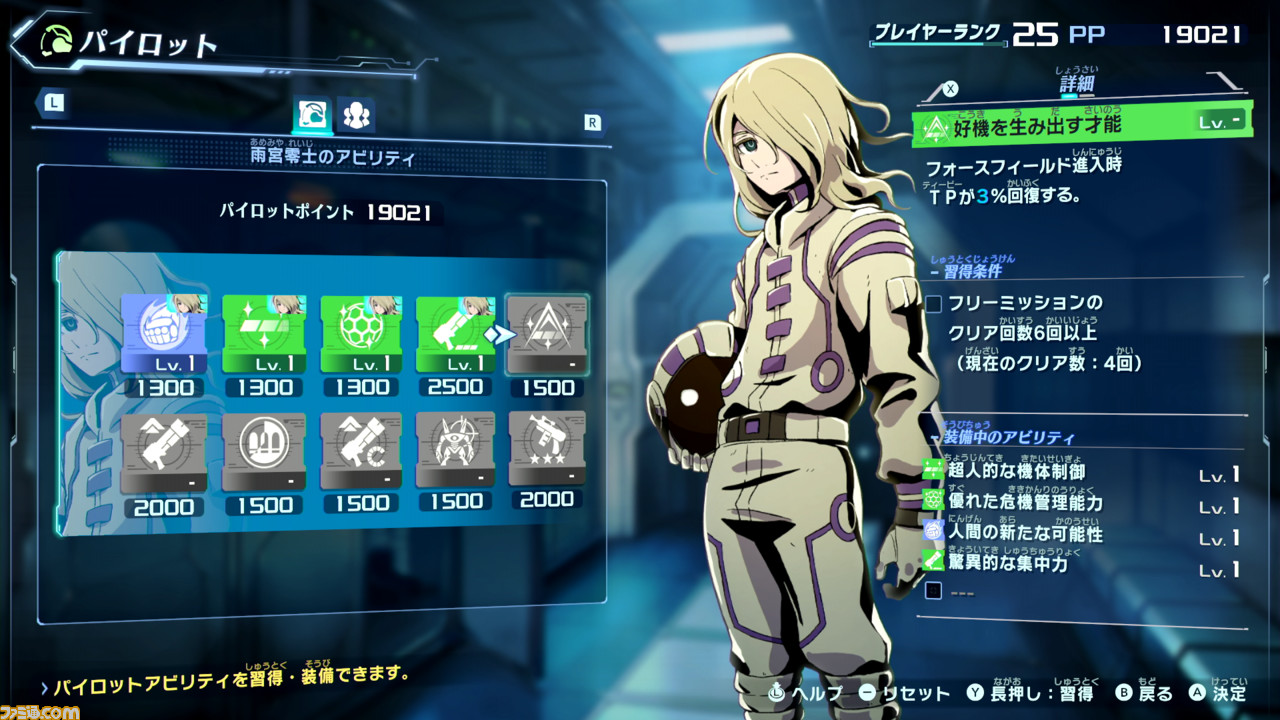Select equipped ability 超人的な機体制御
Viewport: 1280px width, 720px height.
pyautogui.click(x=1014, y=470)
